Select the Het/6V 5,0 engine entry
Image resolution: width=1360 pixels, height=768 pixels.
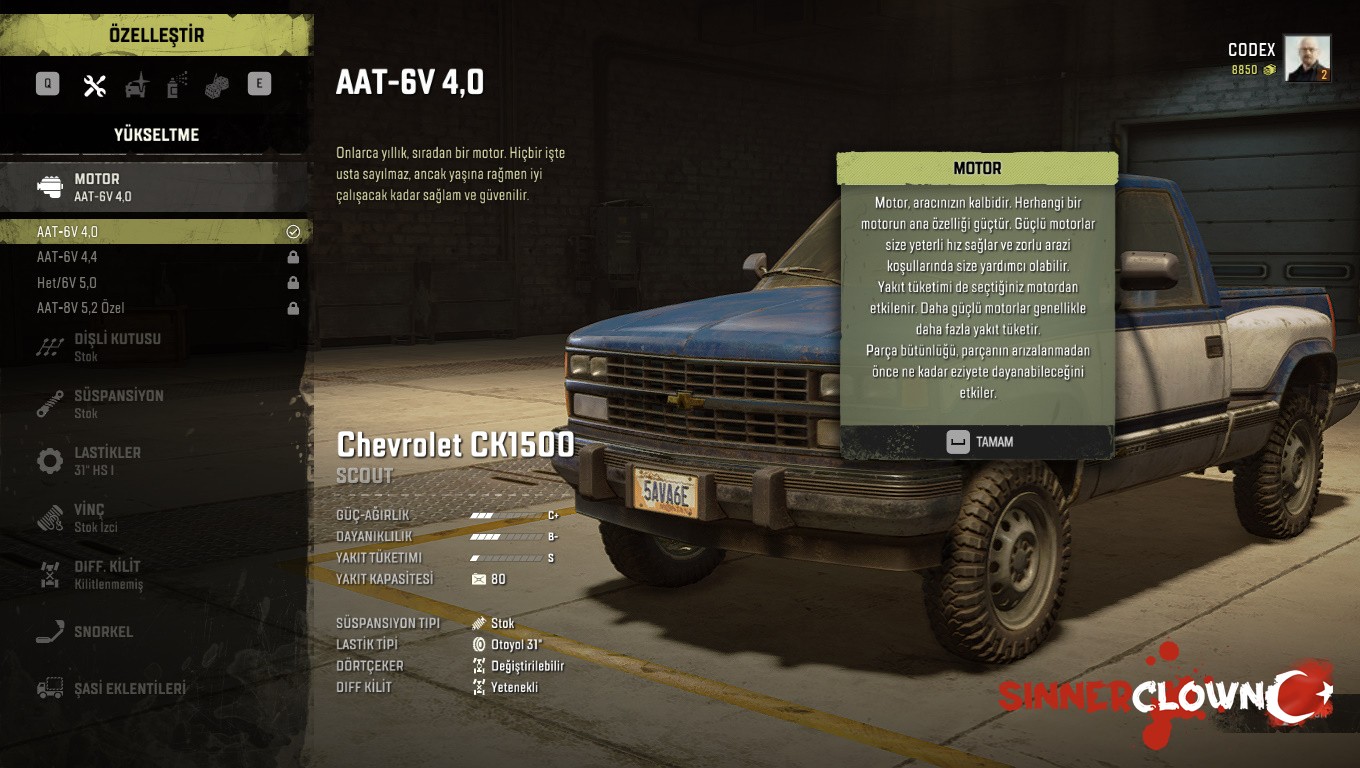[155, 283]
